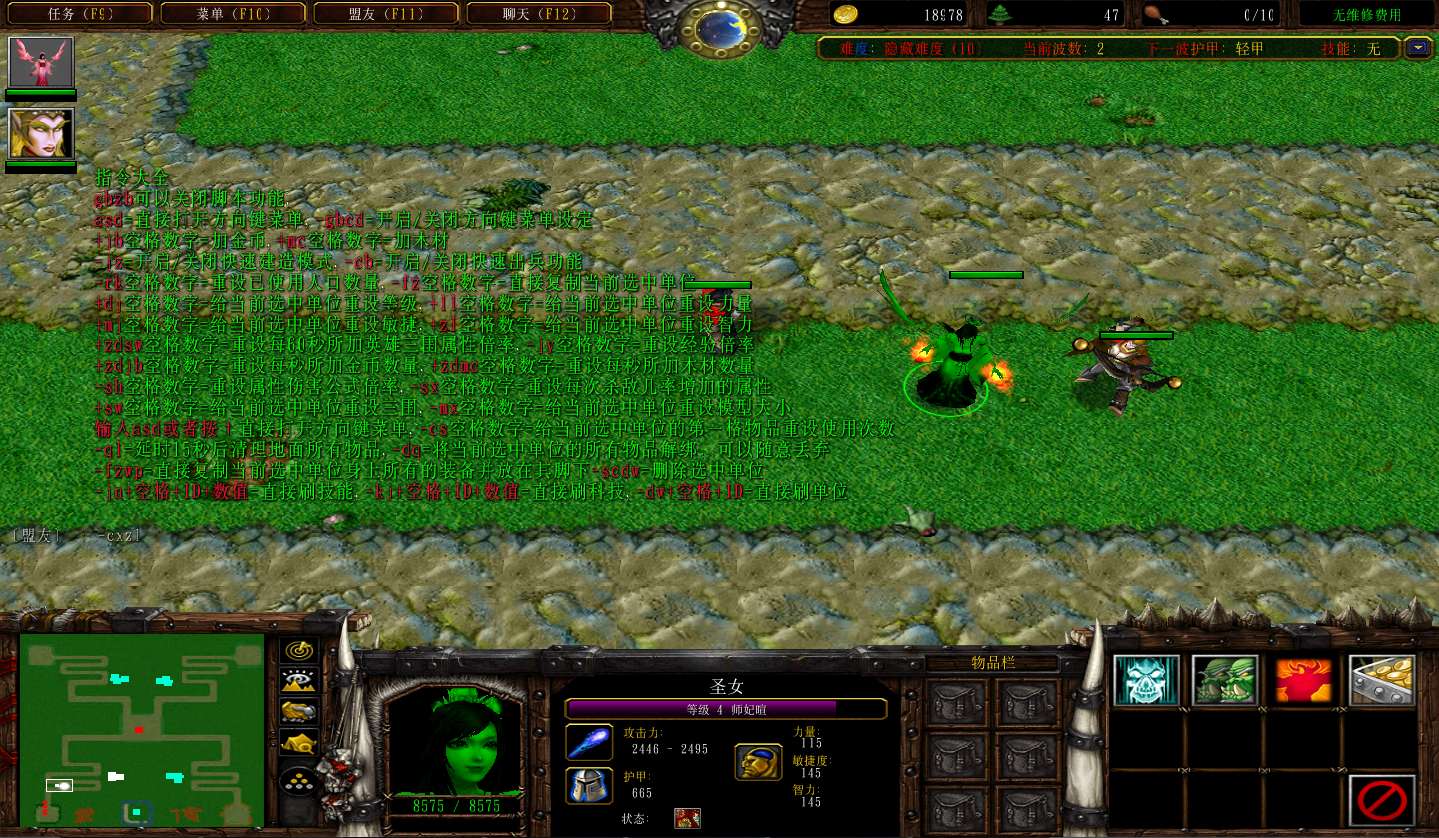Click the red cancel command button
1439x838 pixels.
[x=1382, y=800]
